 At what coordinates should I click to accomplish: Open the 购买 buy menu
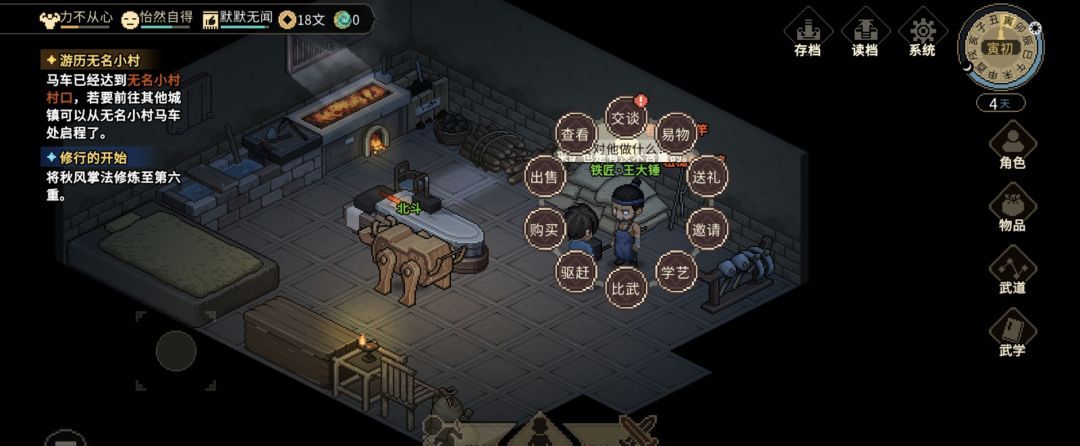[545, 228]
